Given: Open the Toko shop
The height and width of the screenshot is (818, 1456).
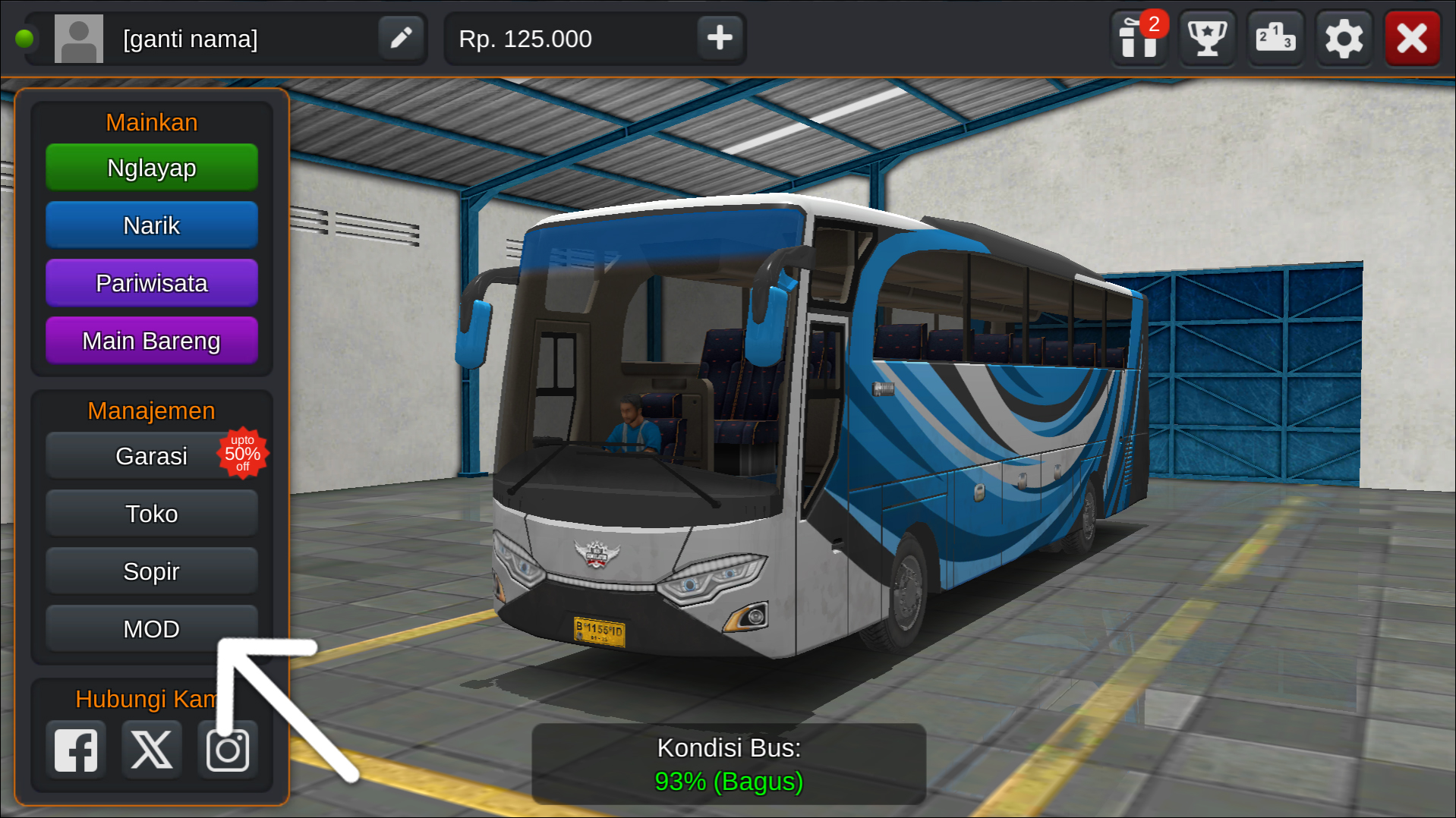Looking at the screenshot, I should 151,513.
